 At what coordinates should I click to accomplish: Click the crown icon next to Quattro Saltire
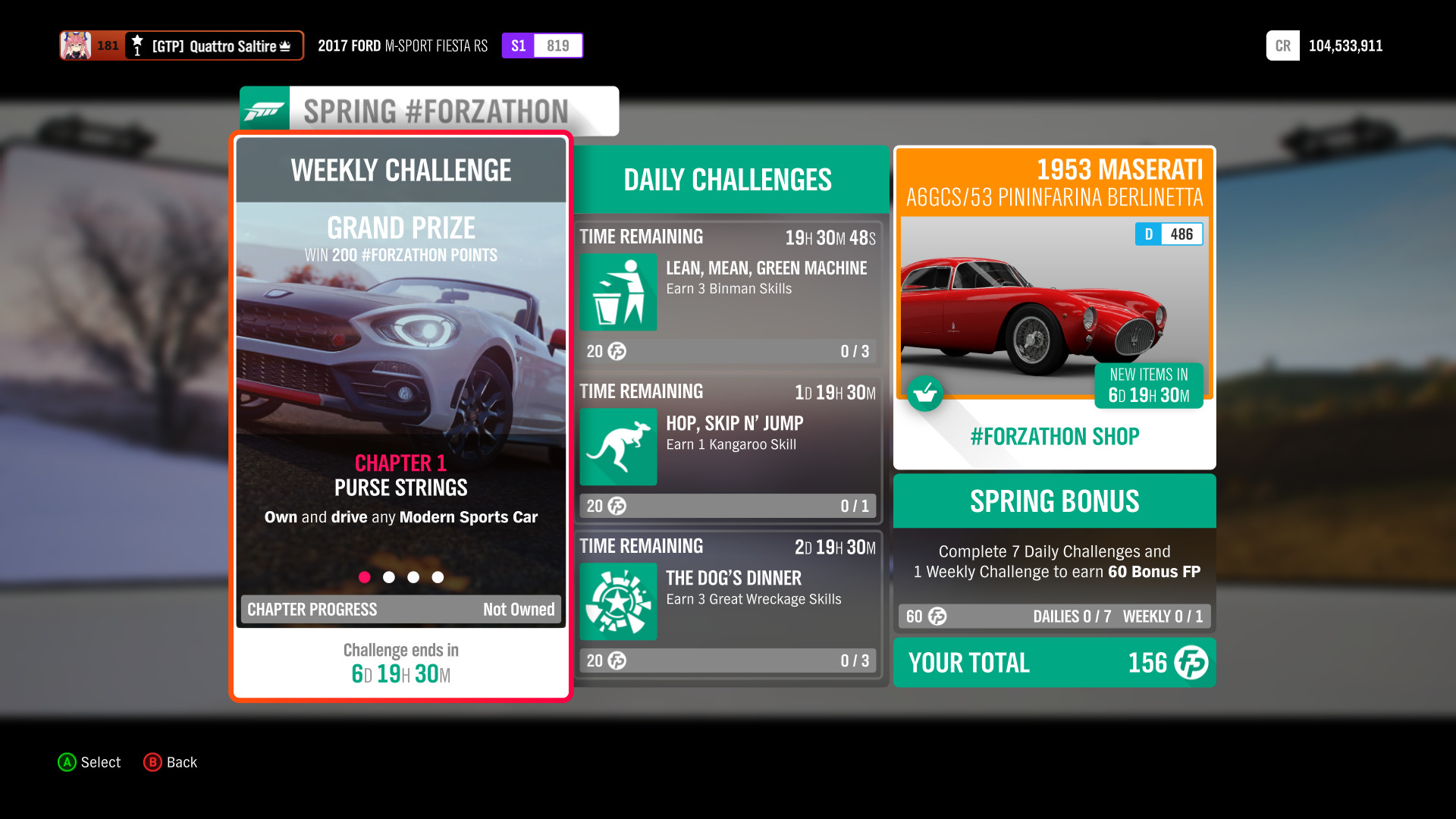[x=286, y=45]
